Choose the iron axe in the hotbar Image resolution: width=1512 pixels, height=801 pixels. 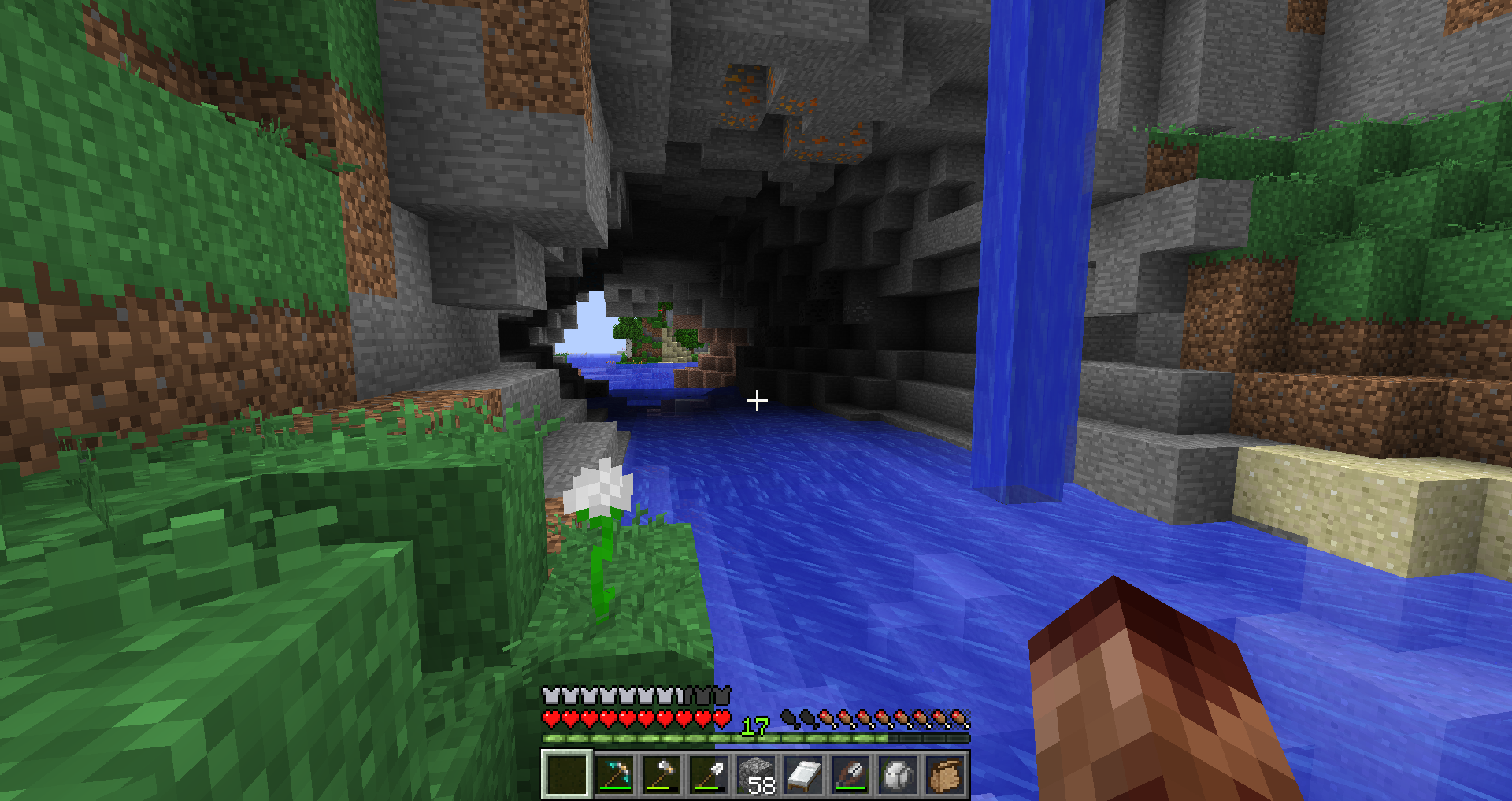pos(661,775)
